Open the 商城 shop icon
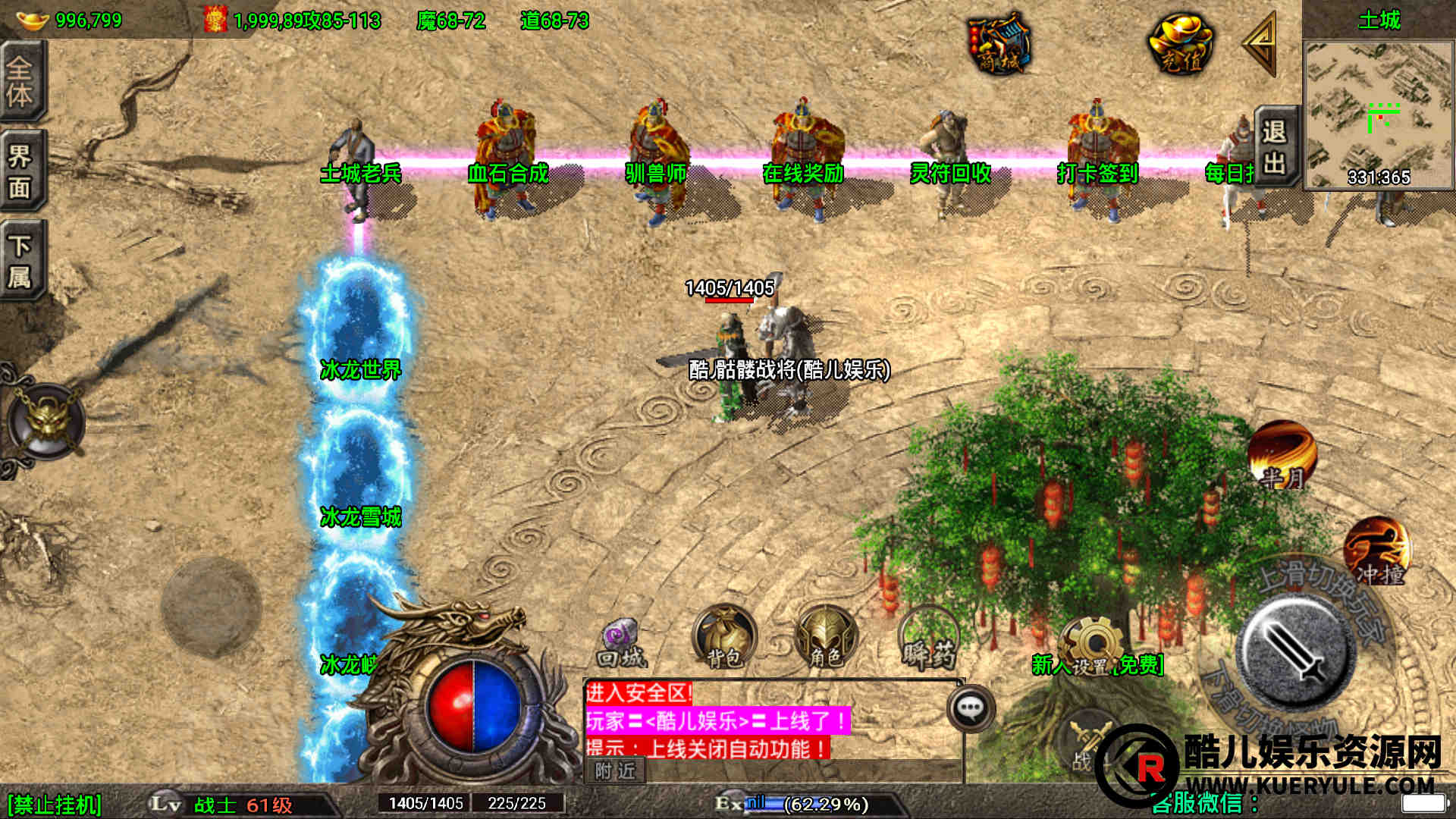The height and width of the screenshot is (819, 1456). tap(999, 44)
